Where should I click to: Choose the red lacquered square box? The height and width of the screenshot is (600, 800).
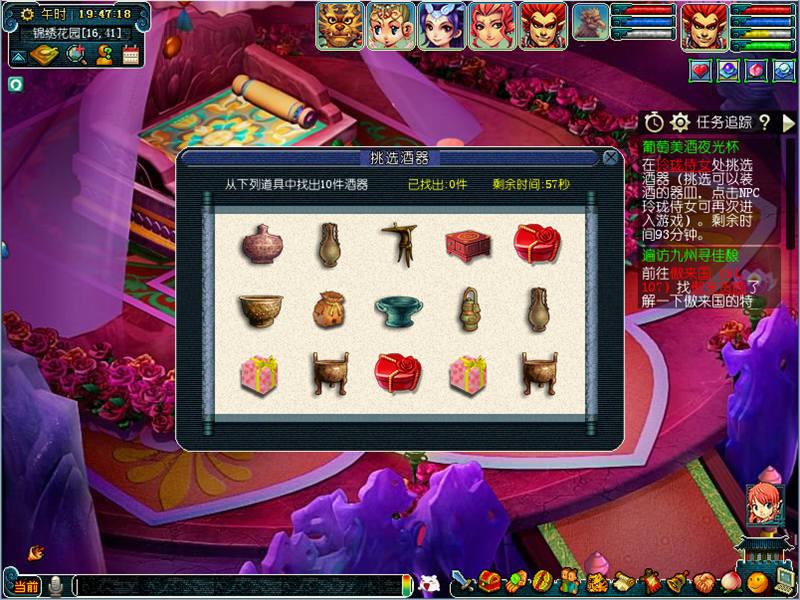click(465, 243)
